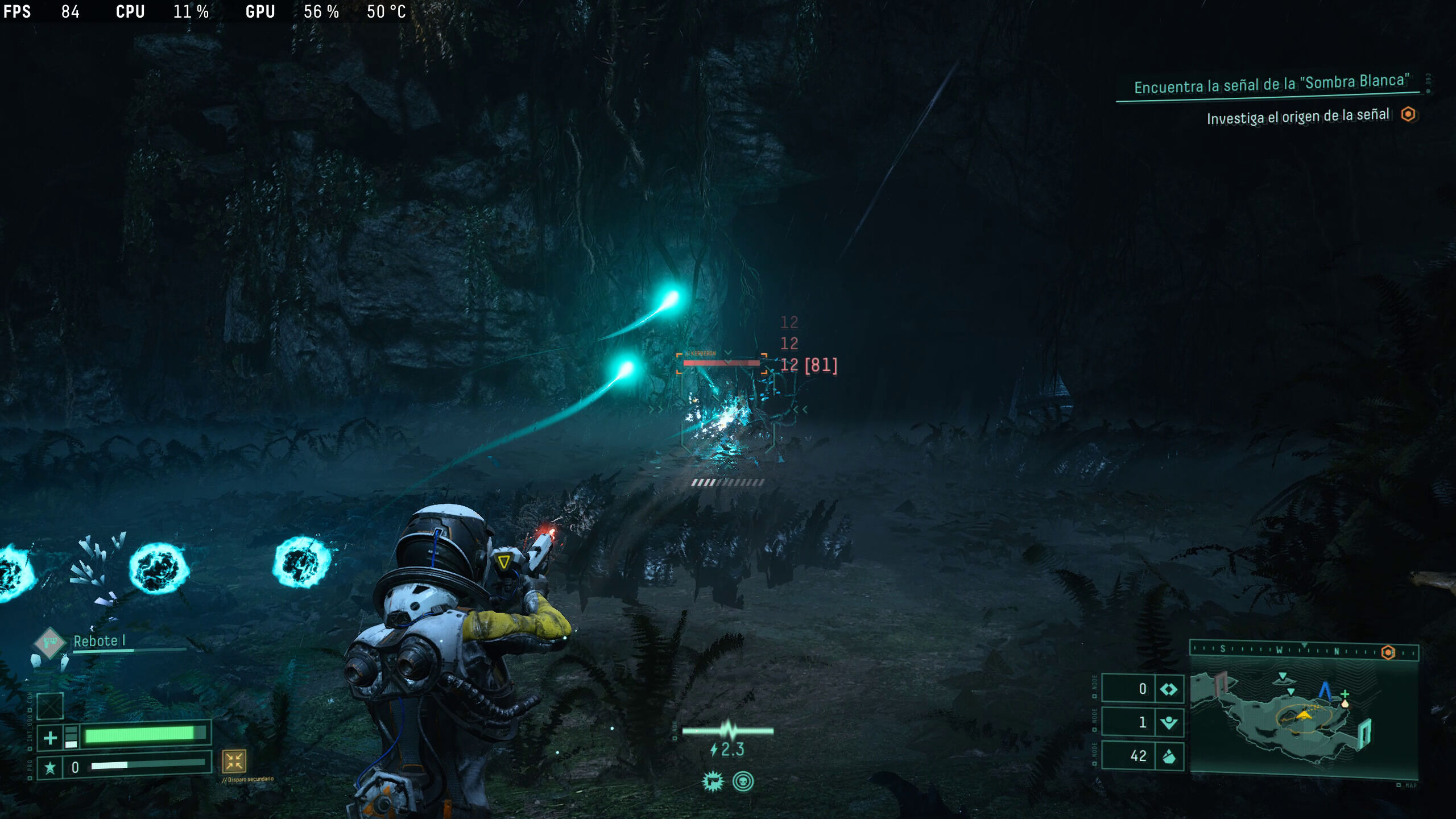The image size is (1456, 819).
Task: Activate the secondary fire icon
Action: point(234,761)
